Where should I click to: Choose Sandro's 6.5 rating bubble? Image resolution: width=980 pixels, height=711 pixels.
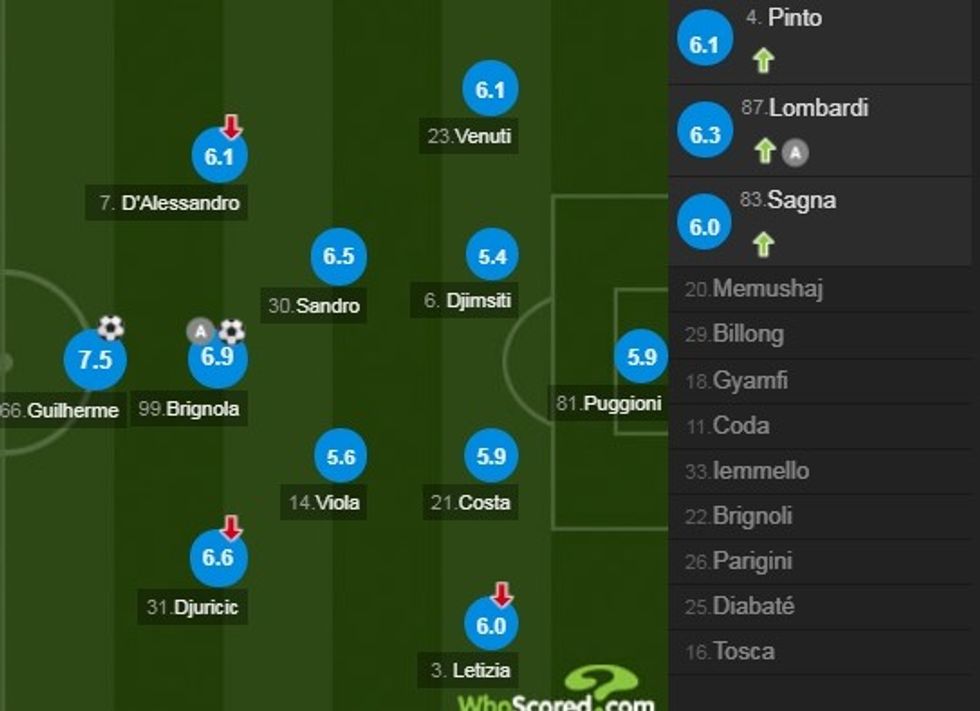click(339, 256)
